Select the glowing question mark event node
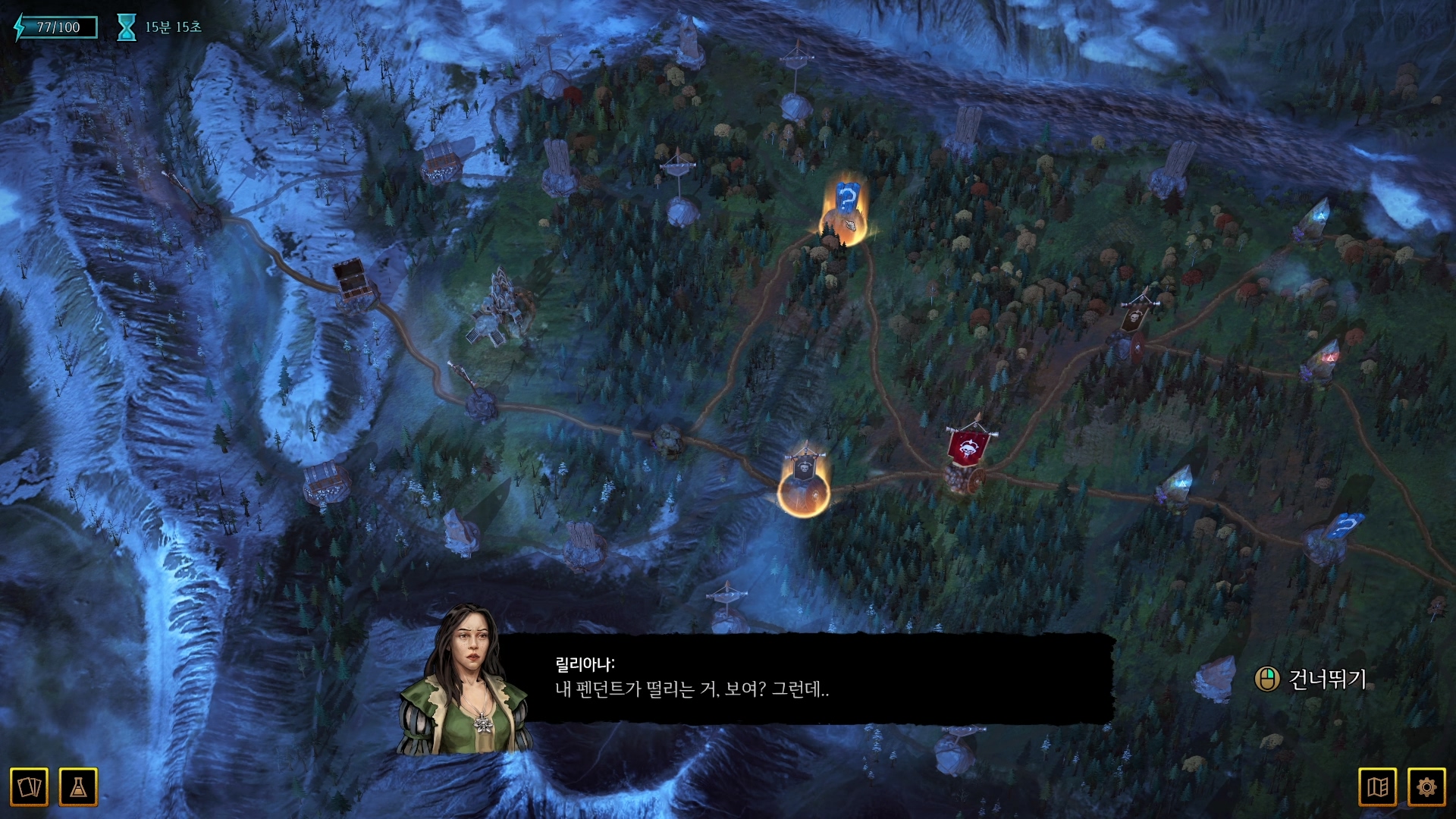Screen dimensions: 1456x819 click(x=846, y=212)
